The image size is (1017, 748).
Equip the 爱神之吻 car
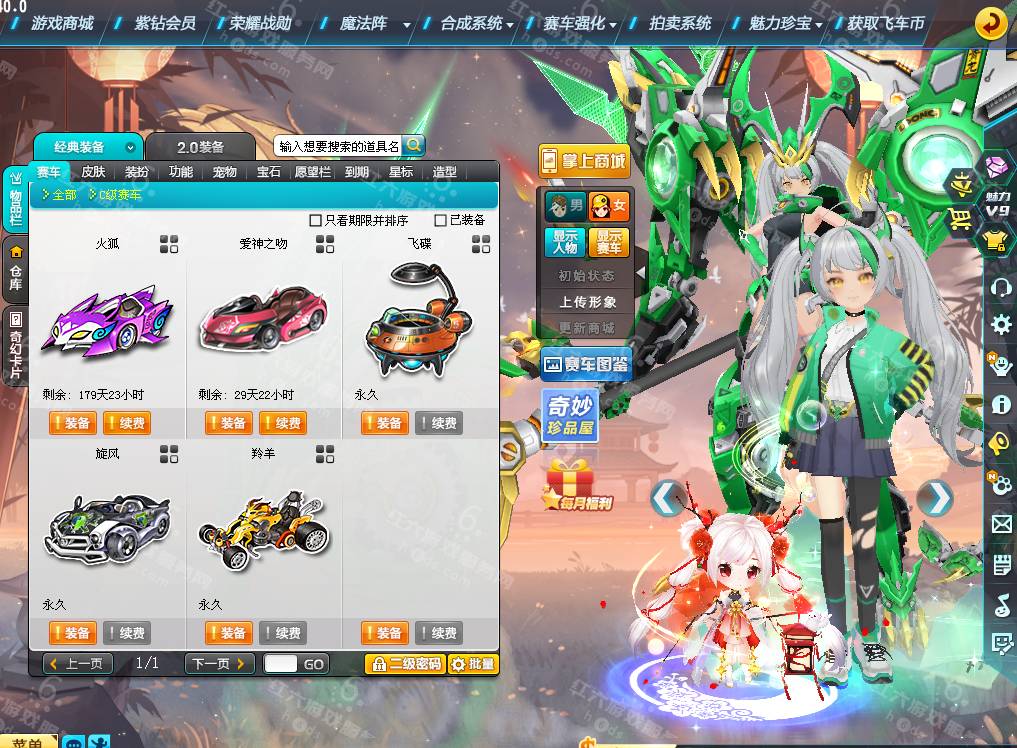(228, 423)
